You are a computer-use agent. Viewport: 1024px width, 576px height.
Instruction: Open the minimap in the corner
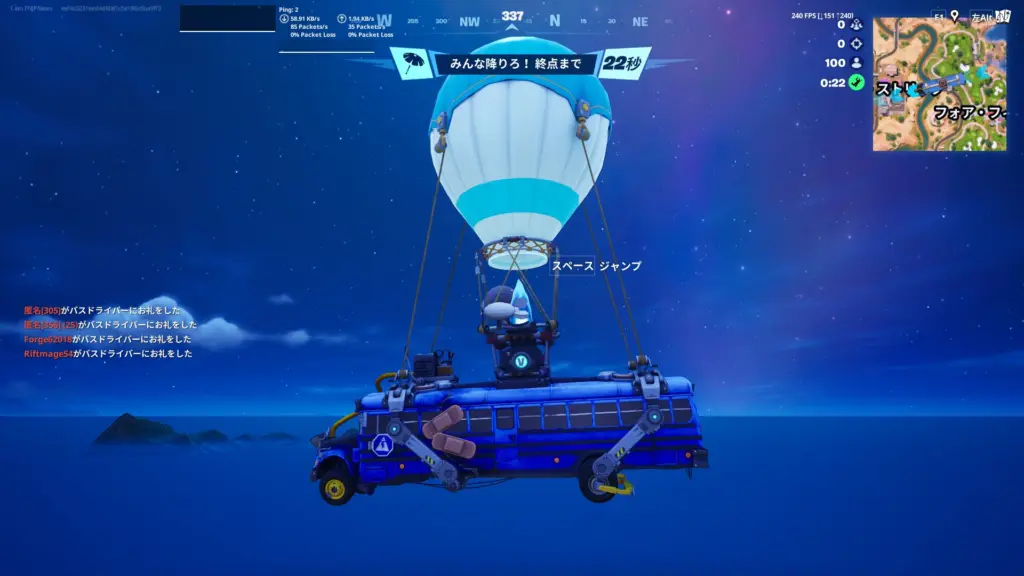938,84
